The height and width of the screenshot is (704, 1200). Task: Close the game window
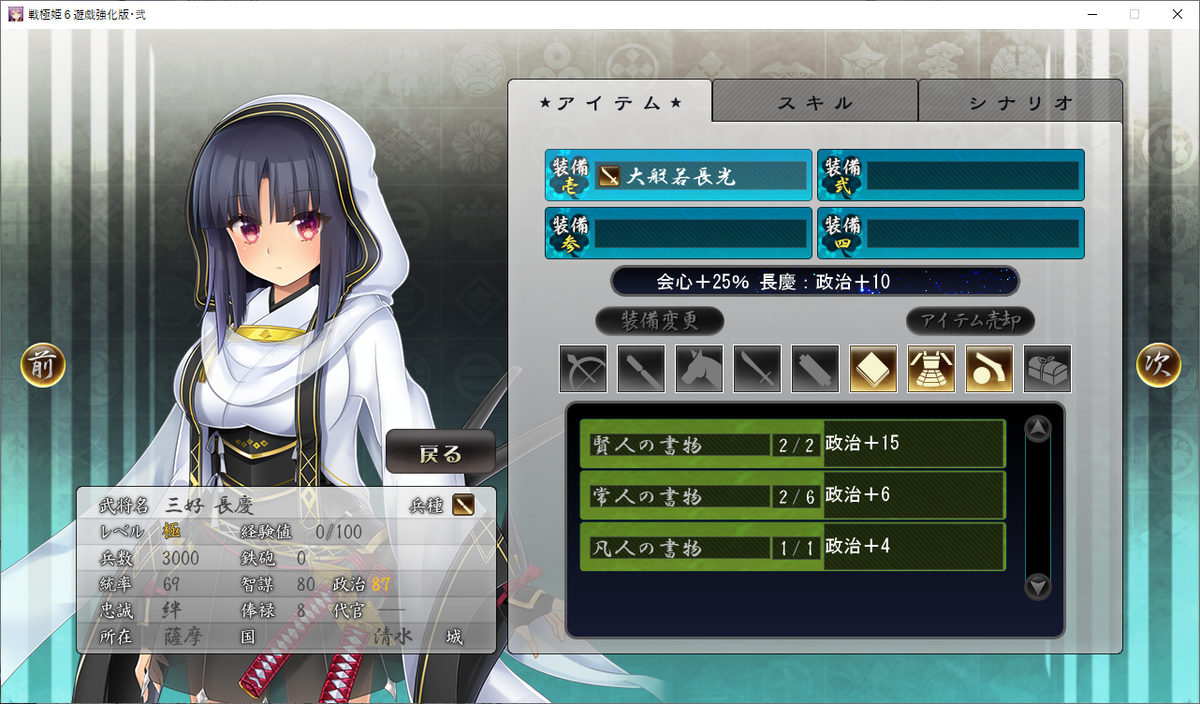click(1178, 14)
